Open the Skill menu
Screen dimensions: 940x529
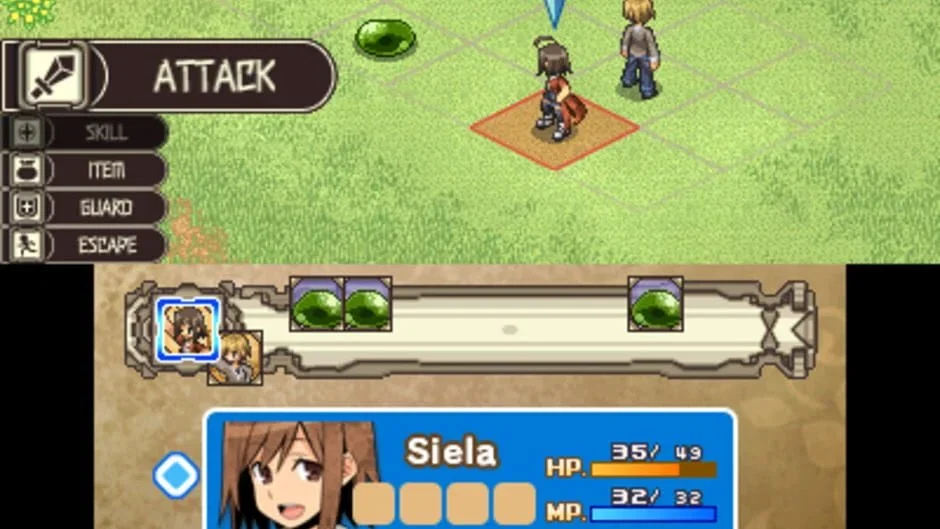(86, 132)
